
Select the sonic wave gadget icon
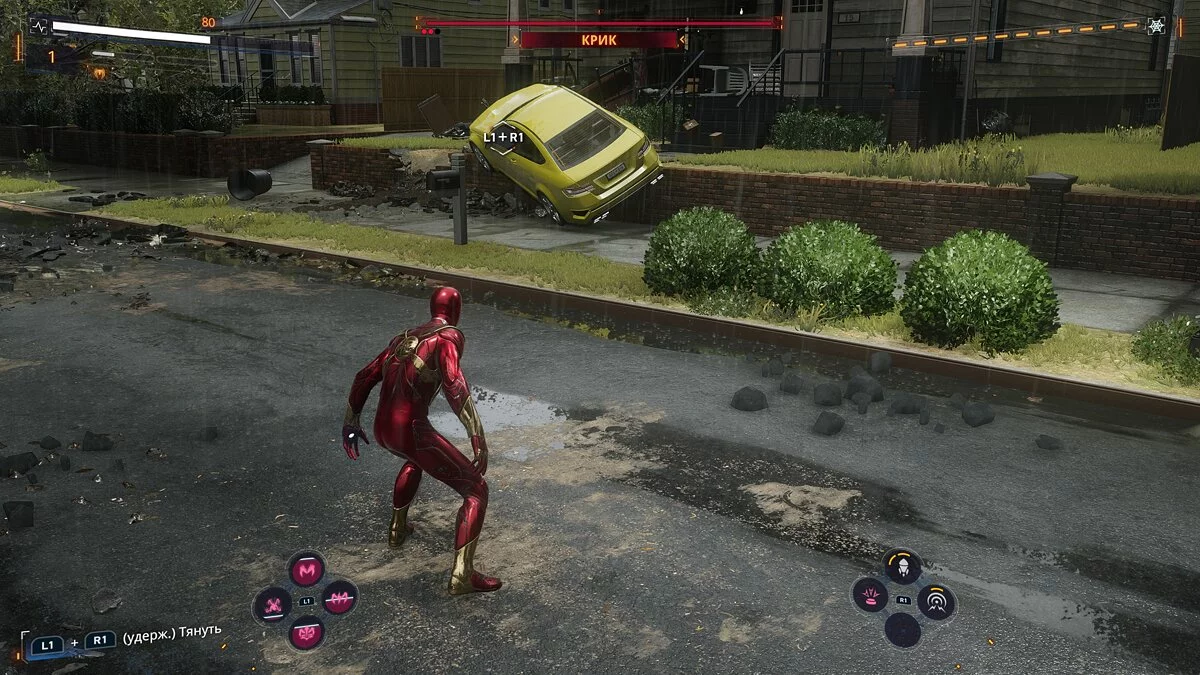pyautogui.click(x=937, y=601)
